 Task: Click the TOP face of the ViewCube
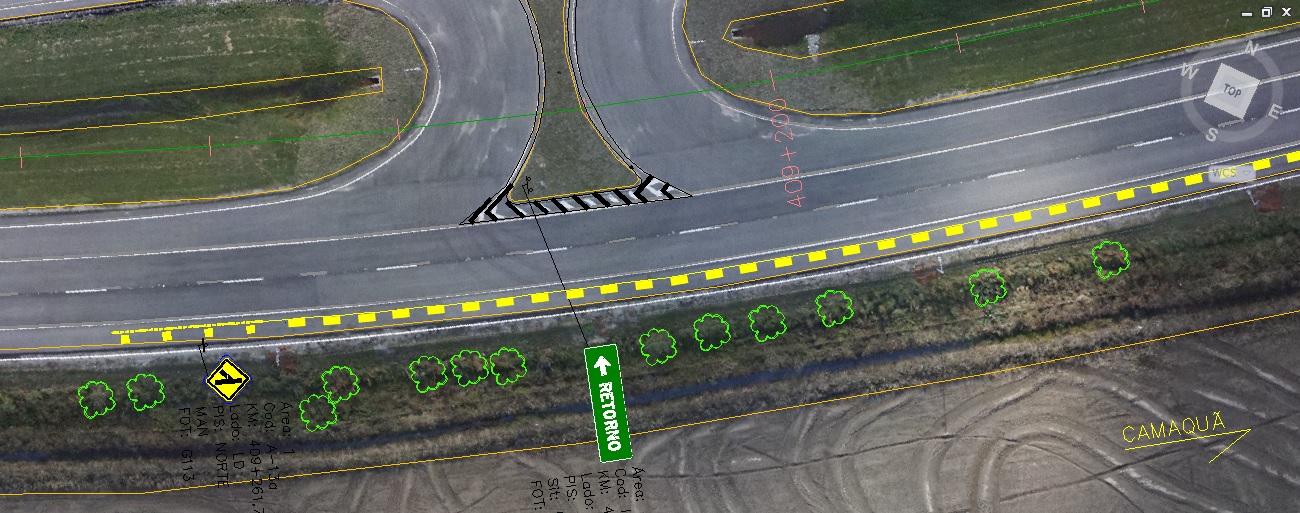click(1231, 91)
